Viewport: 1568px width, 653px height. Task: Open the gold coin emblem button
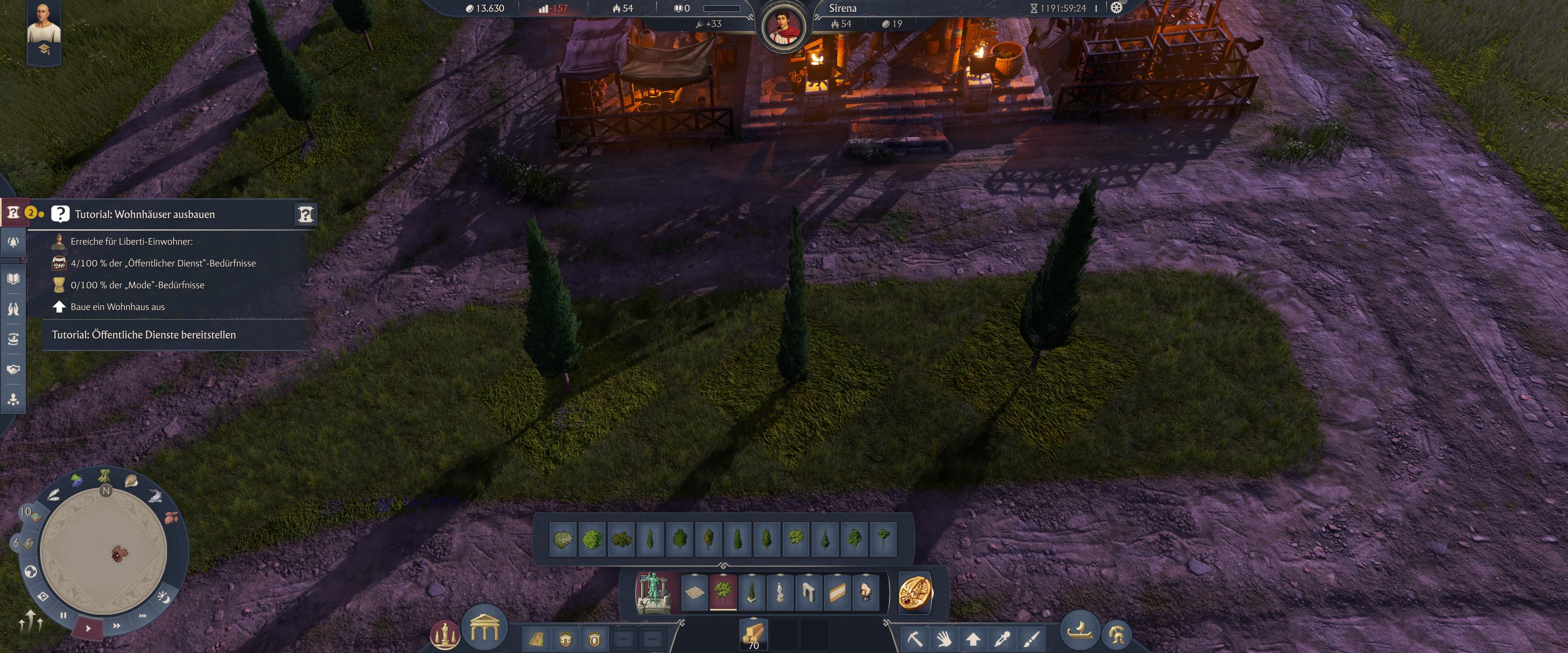[x=915, y=593]
